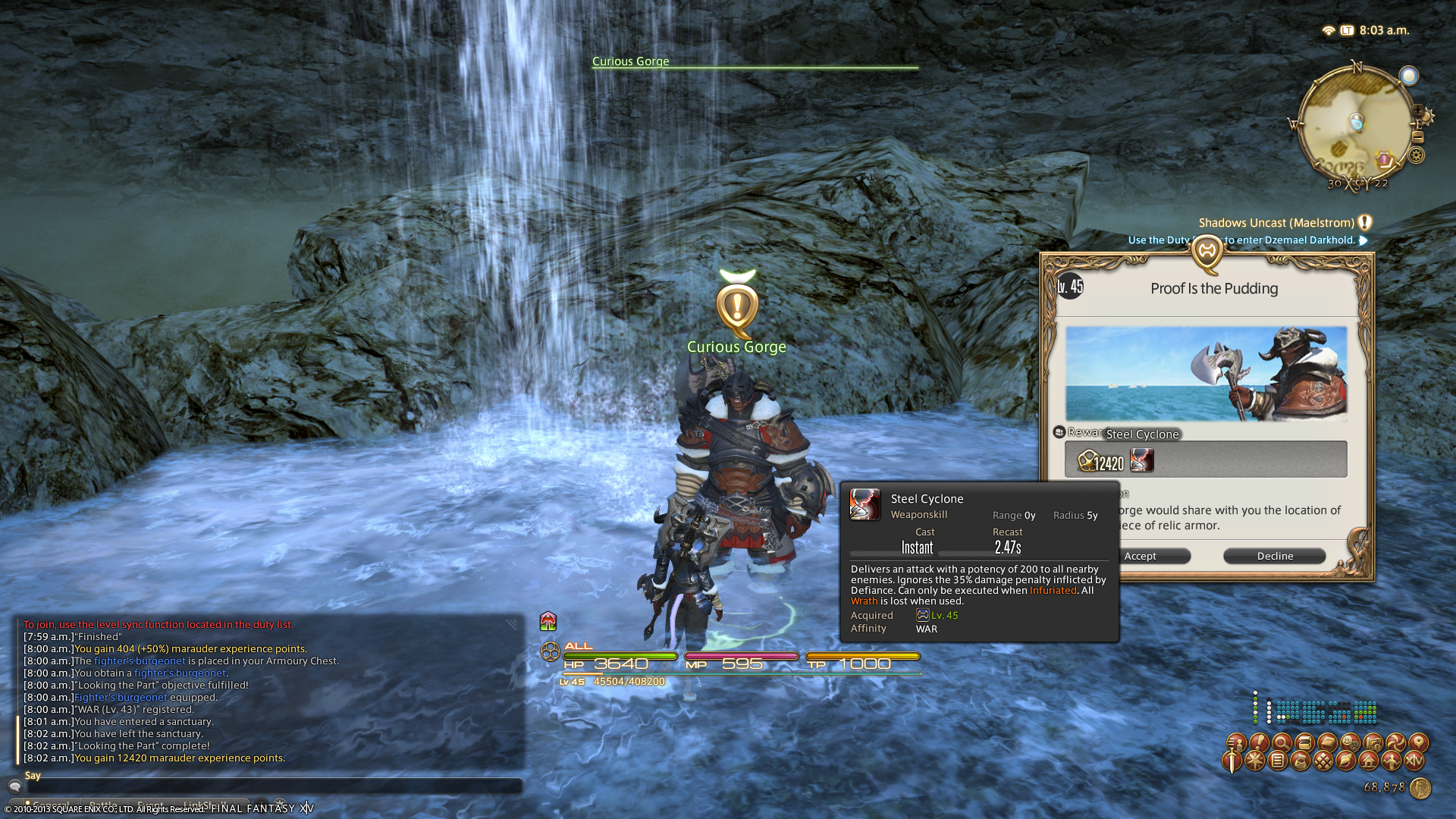
Task: Switch to the Event chat tab
Action: [x=150, y=805]
